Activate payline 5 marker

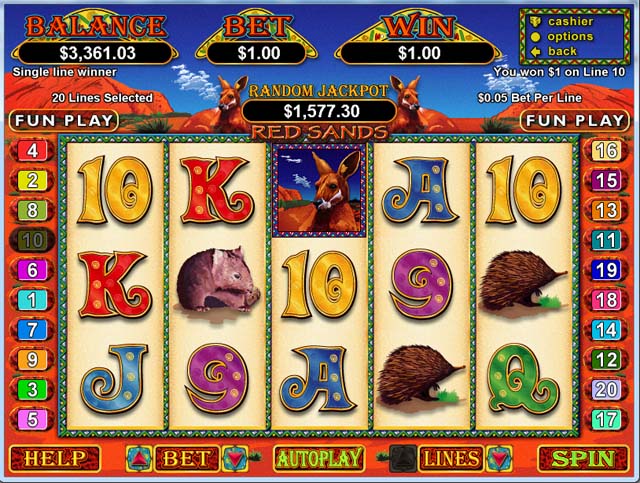tap(32, 419)
